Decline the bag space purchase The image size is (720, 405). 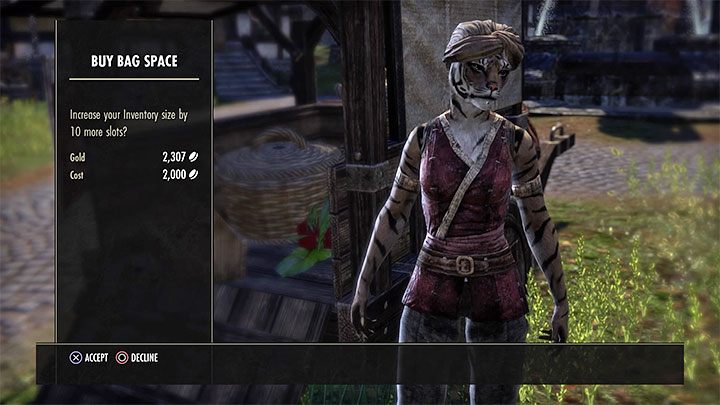[x=137, y=357]
